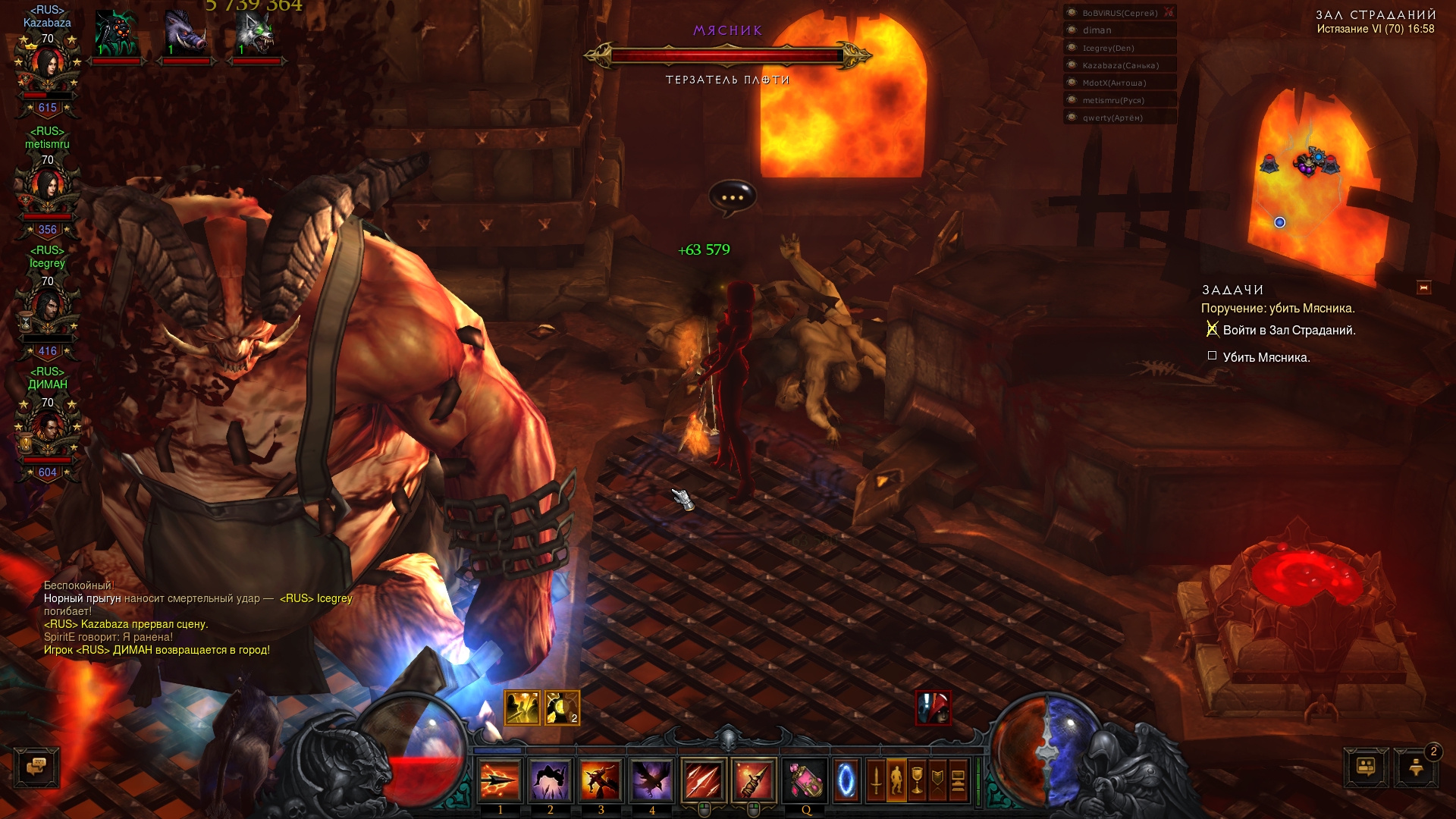The width and height of the screenshot is (1456, 819).
Task: Open the inventory character silhouette button
Action: [x=896, y=780]
